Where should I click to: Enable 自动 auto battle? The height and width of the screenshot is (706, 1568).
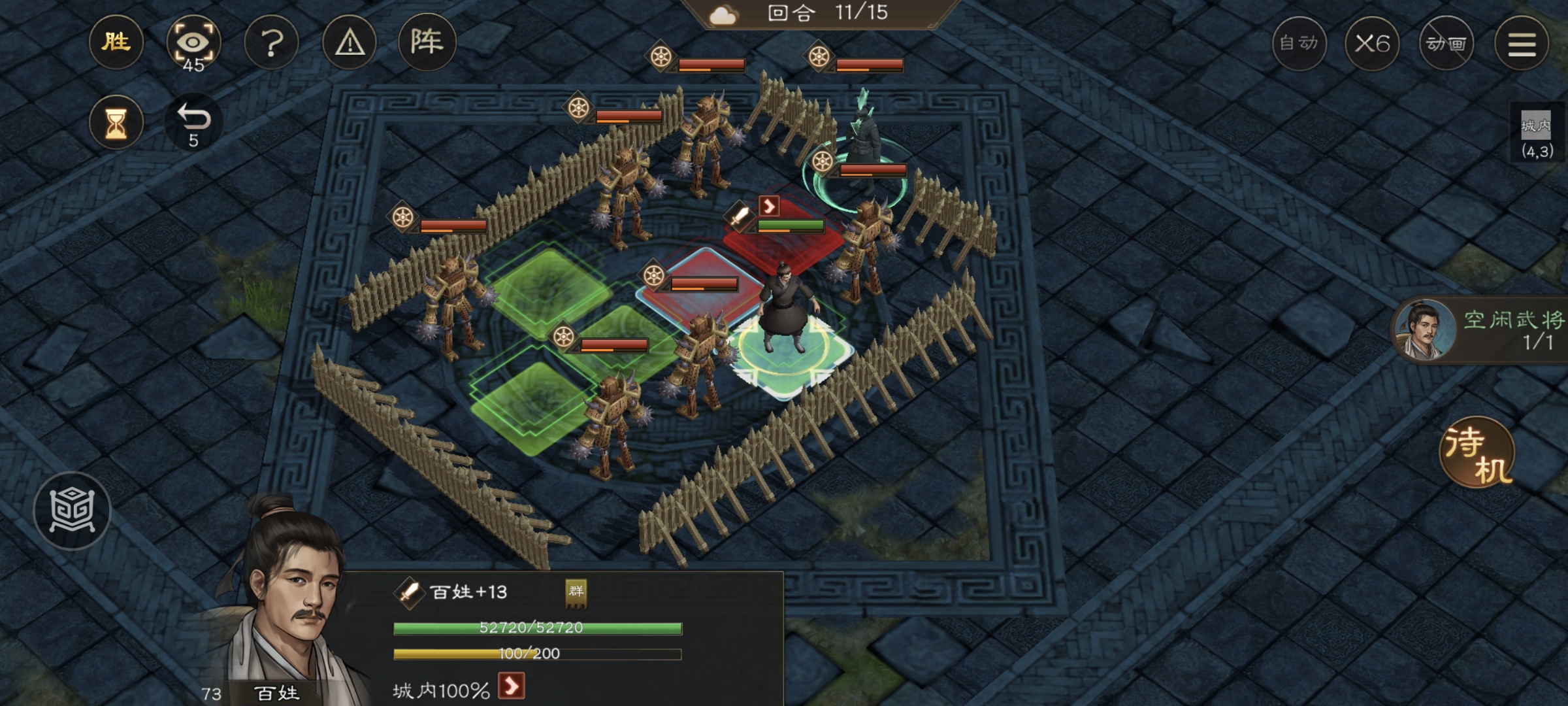tap(1299, 44)
